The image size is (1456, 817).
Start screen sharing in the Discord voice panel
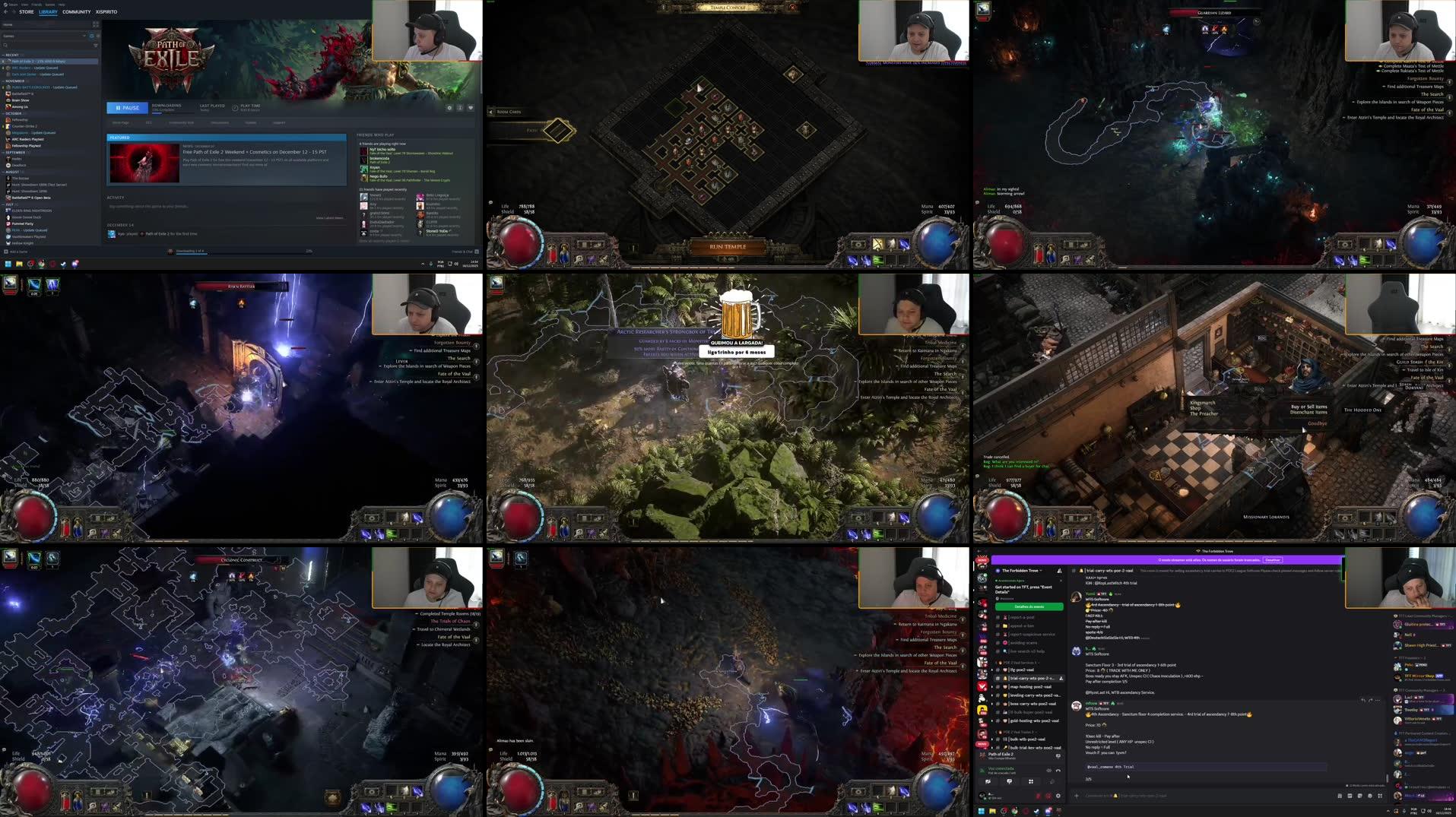(1010, 781)
